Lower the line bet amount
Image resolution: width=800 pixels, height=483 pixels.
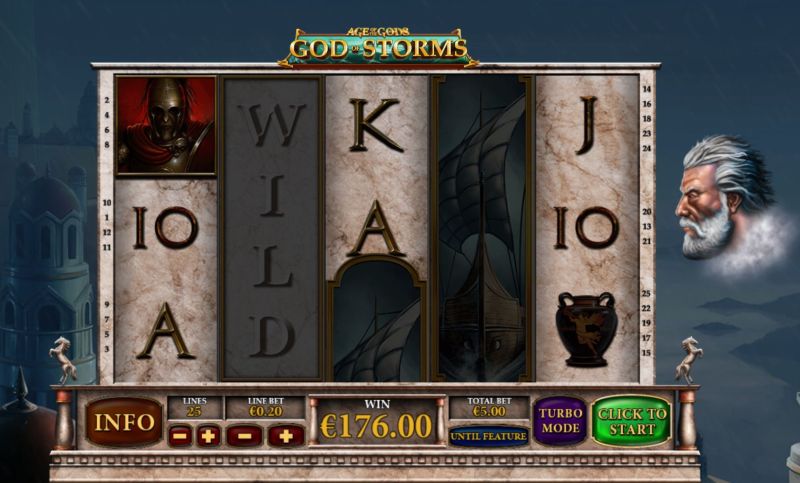tap(243, 435)
